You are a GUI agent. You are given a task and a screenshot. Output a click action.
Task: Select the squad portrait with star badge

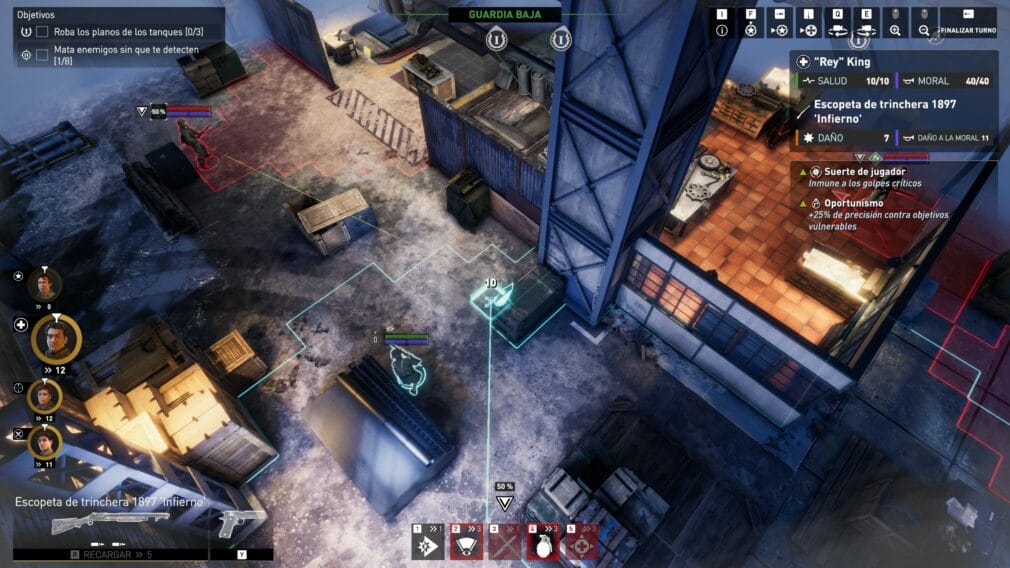point(44,283)
